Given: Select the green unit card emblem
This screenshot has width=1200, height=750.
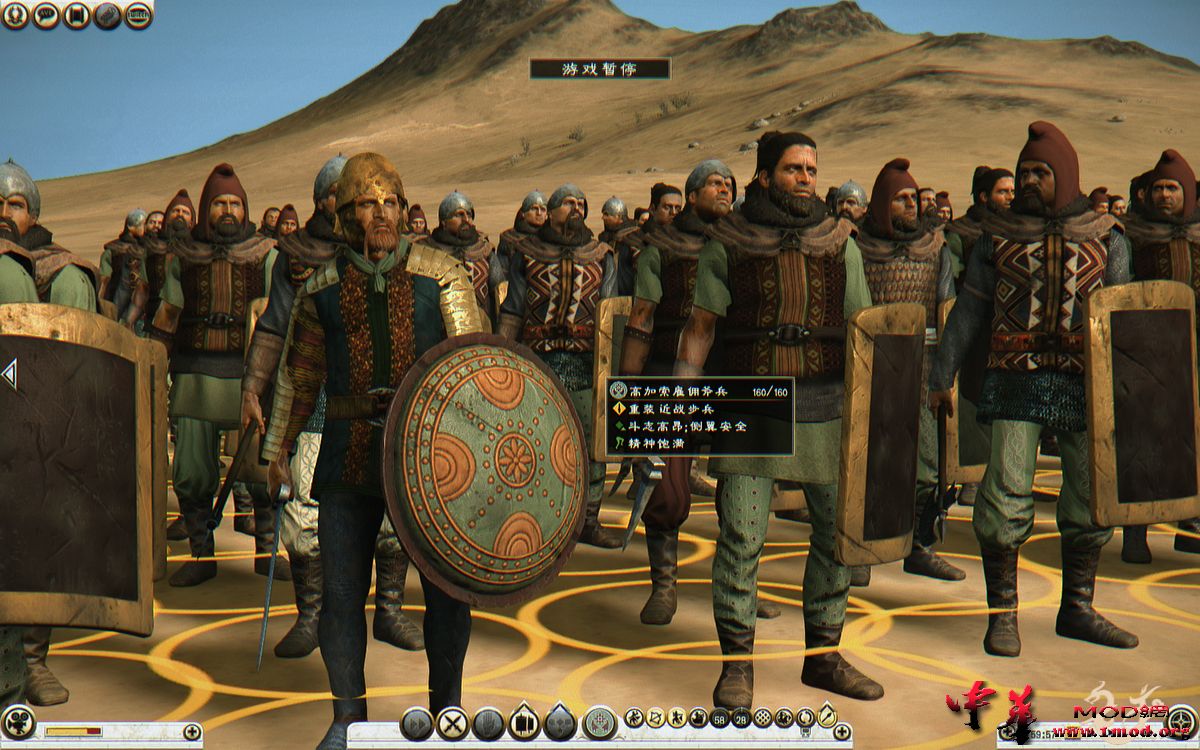Looking at the screenshot, I should click(x=599, y=722).
